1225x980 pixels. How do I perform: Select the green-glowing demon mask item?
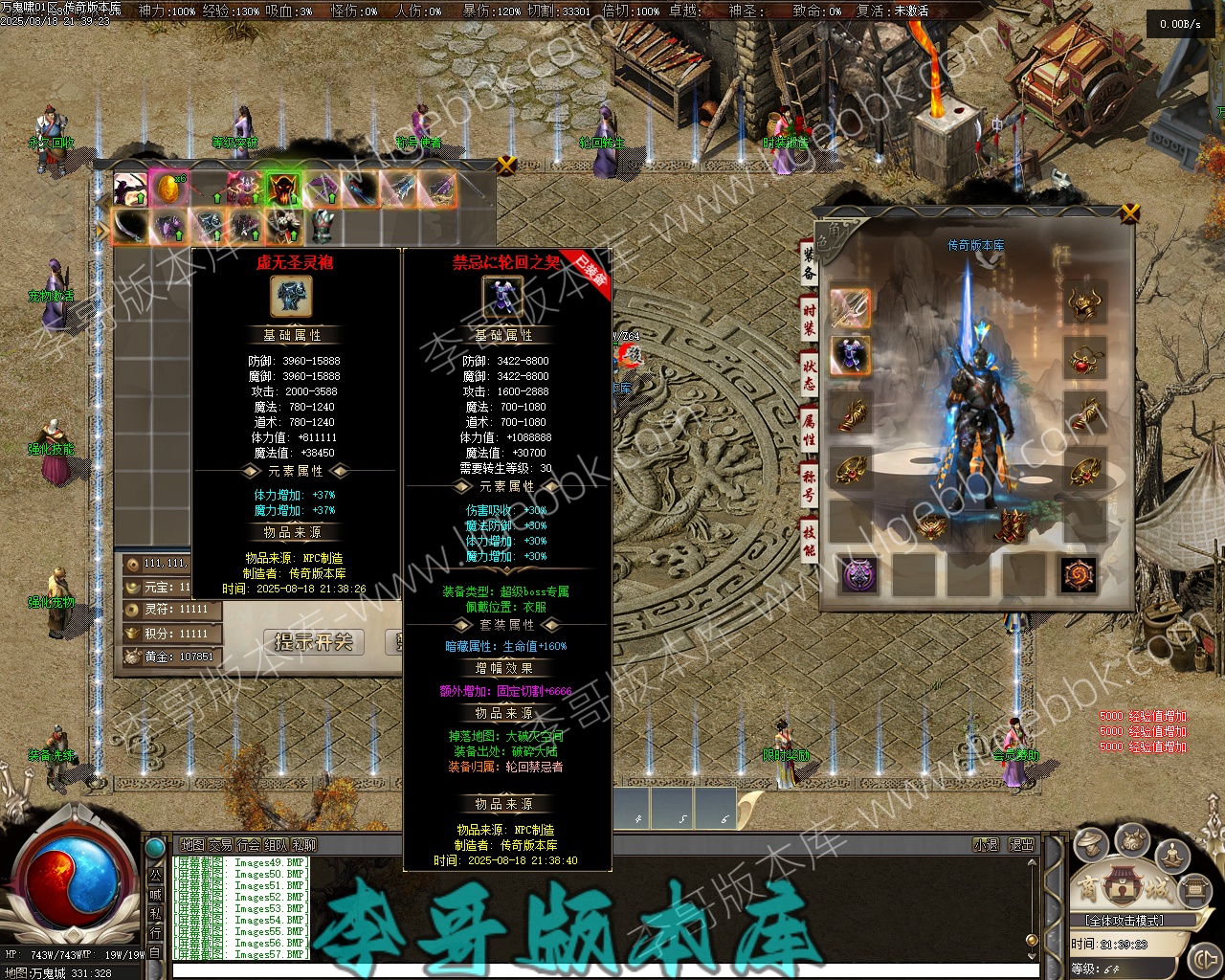283,189
